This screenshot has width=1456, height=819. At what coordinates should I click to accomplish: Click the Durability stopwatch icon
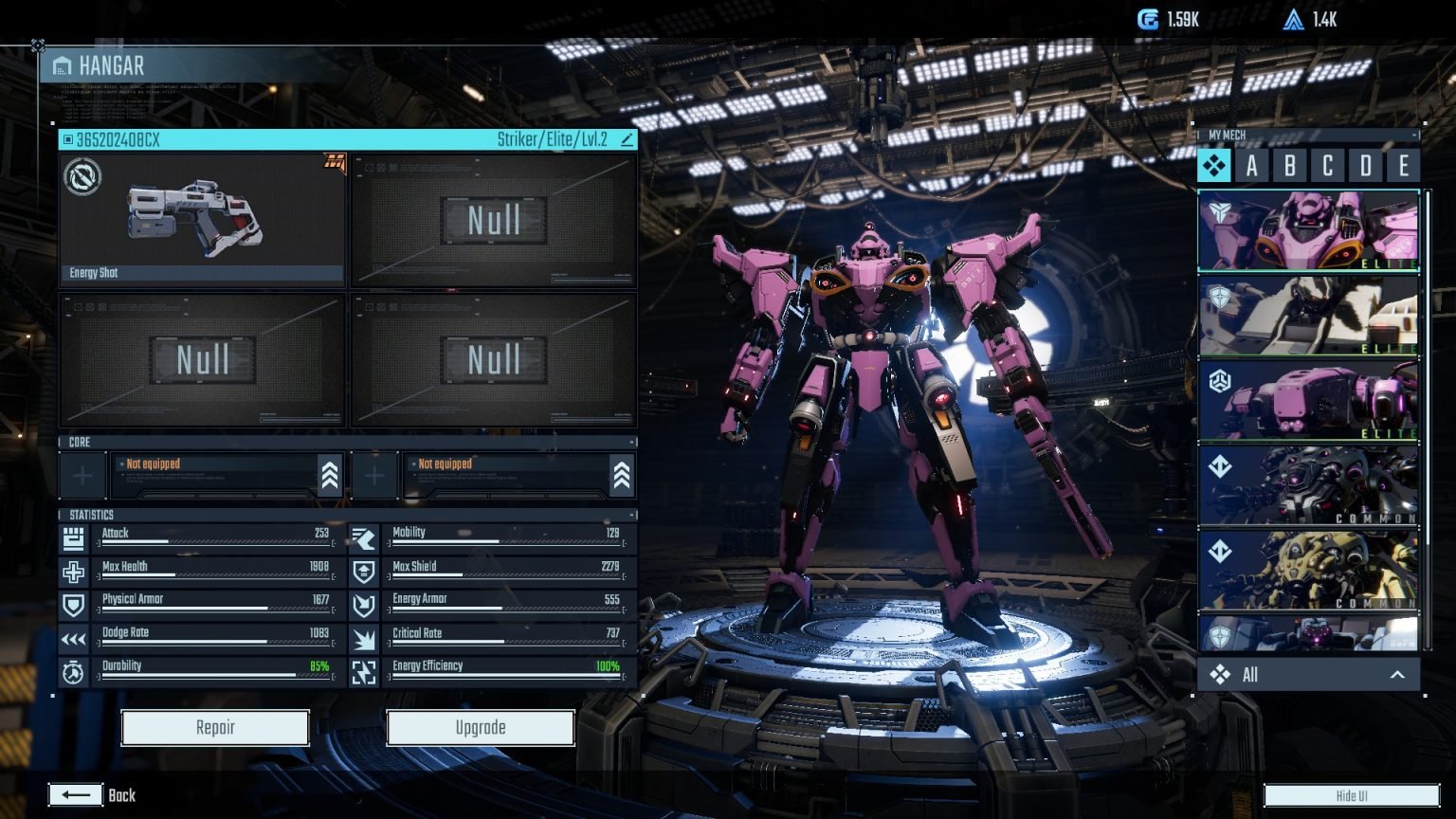coord(75,670)
